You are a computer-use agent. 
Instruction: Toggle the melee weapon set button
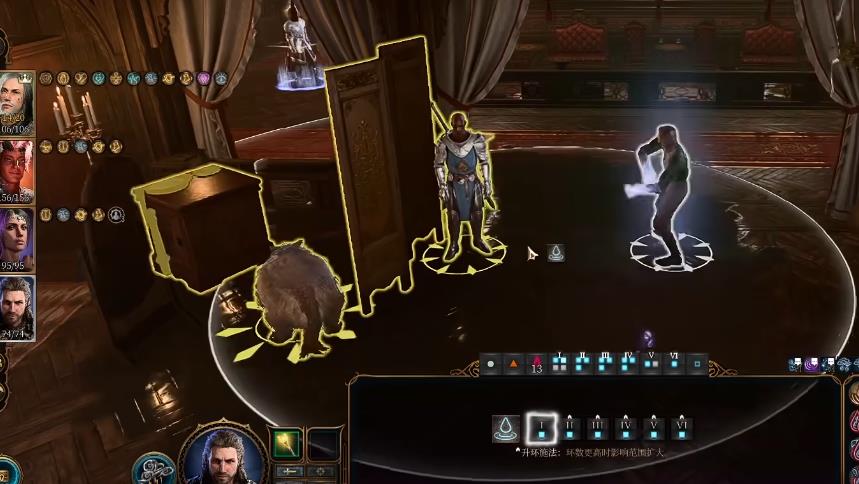(x=287, y=471)
